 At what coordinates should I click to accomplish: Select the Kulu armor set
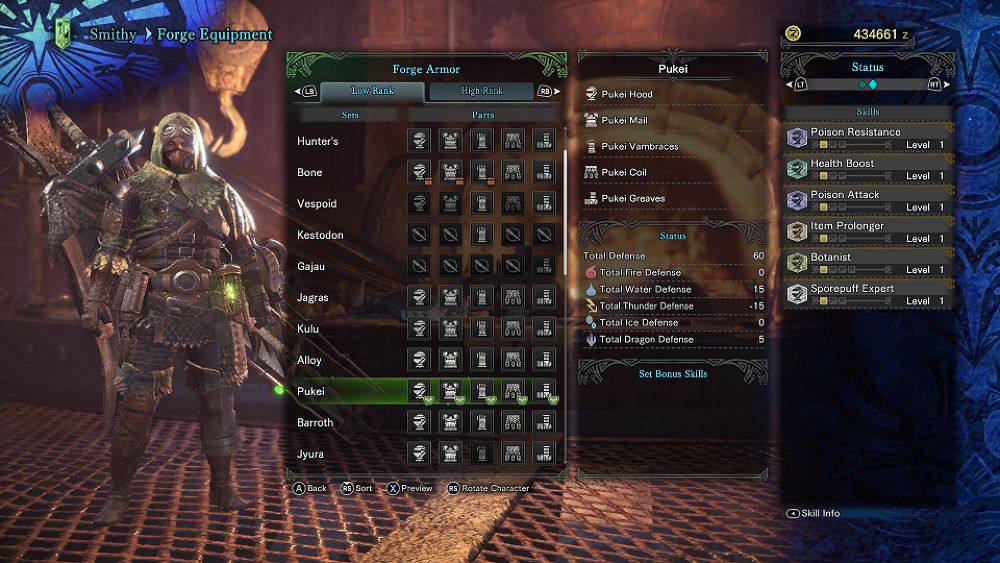(308, 329)
